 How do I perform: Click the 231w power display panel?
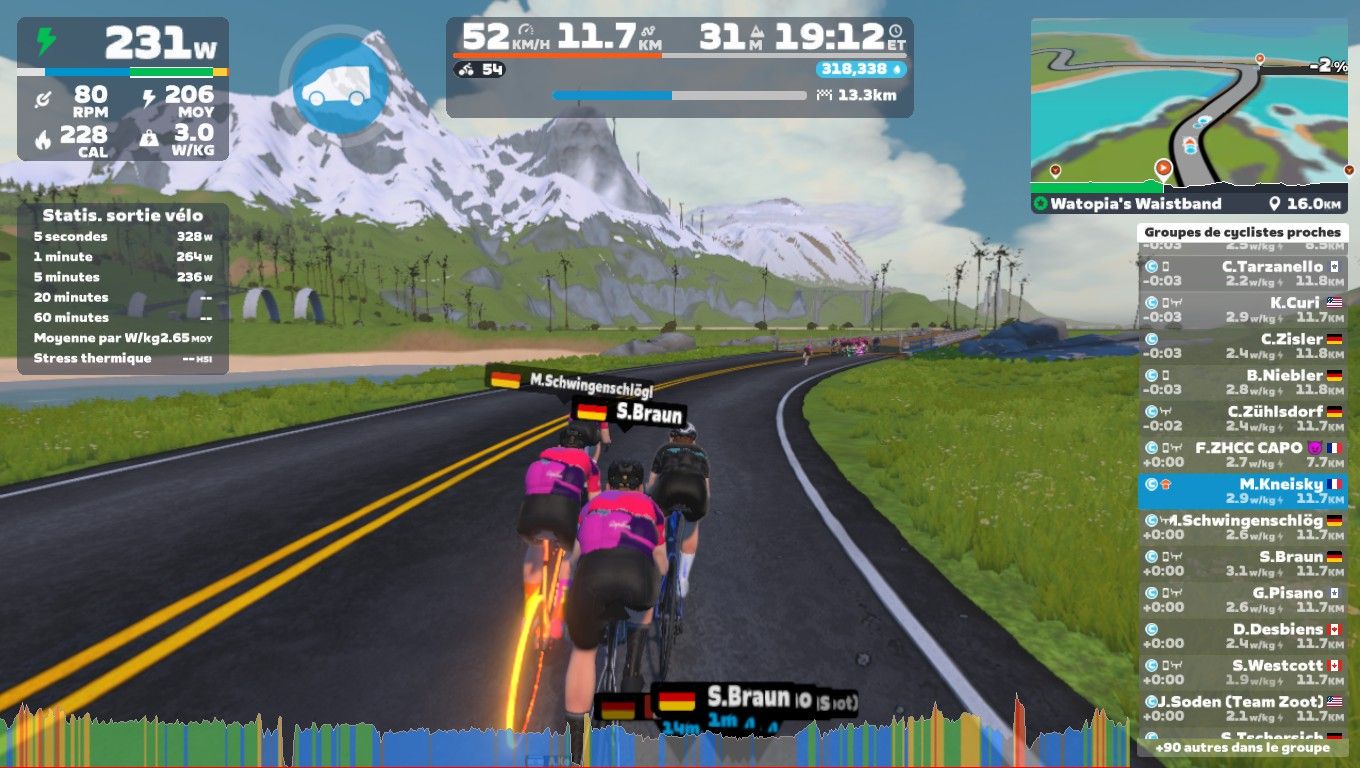(123, 88)
